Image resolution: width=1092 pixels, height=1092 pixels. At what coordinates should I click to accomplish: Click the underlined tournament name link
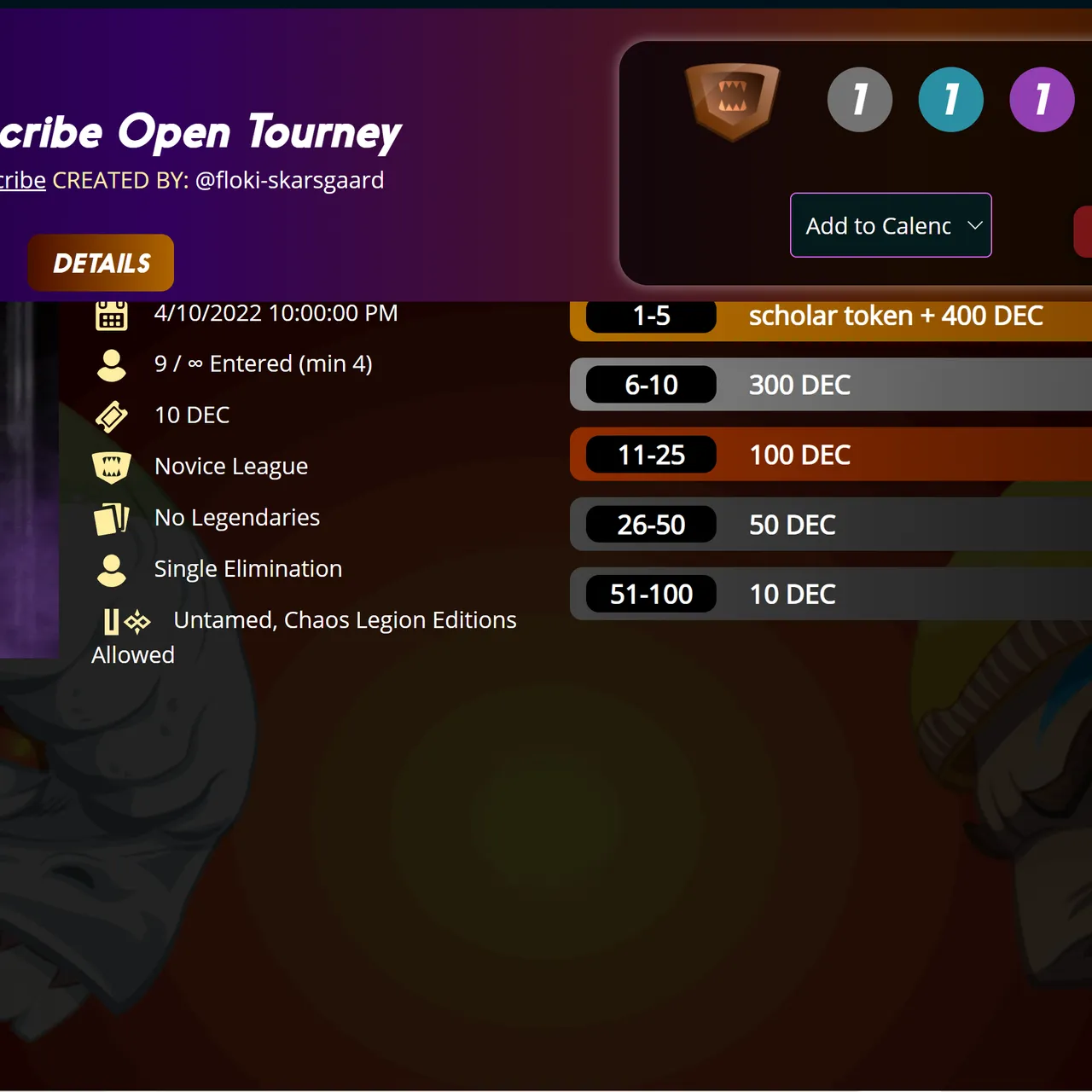(21, 180)
